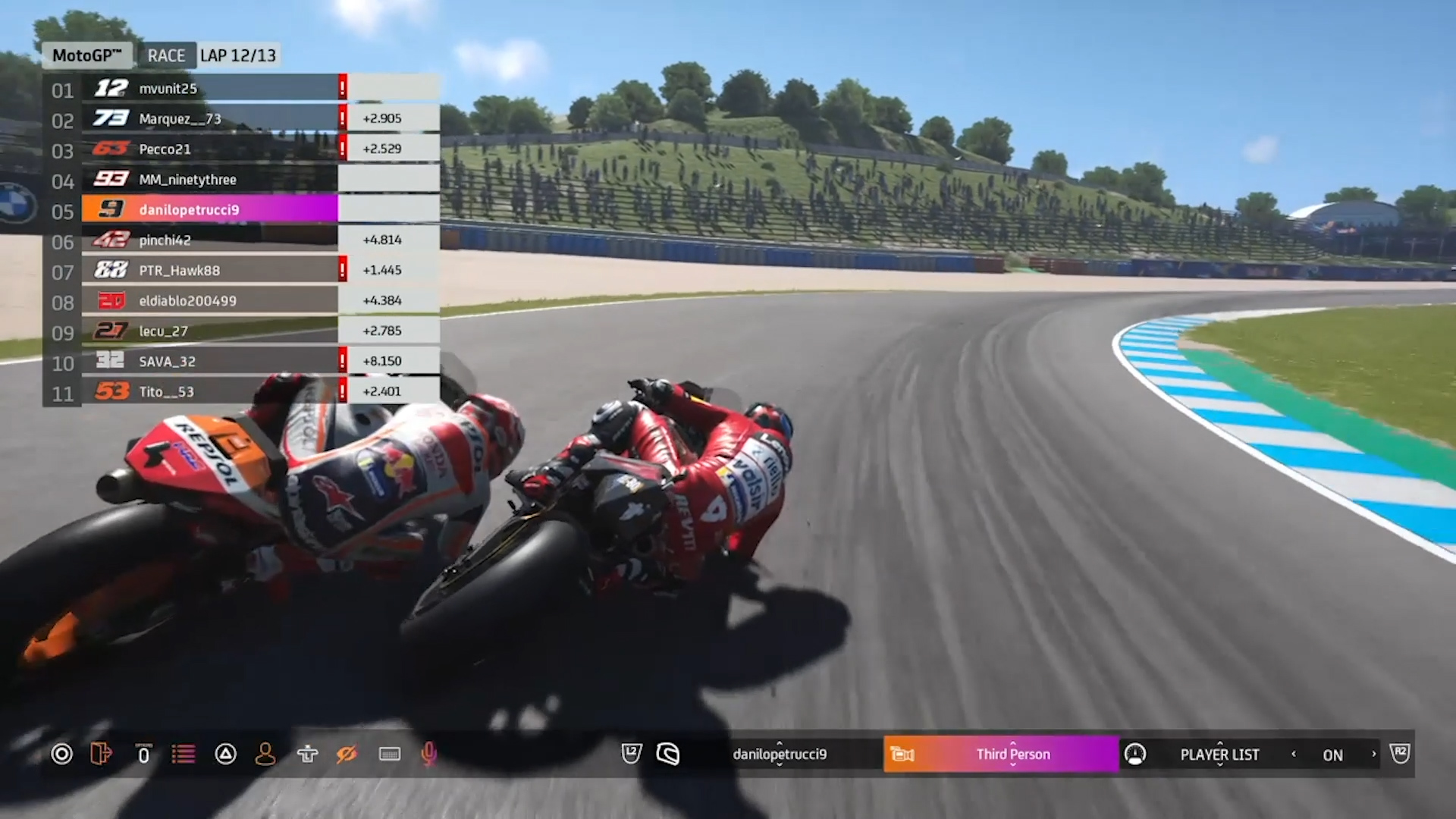Click the keyboard icon in bottom bar
This screenshot has height=819, width=1456.
click(389, 754)
